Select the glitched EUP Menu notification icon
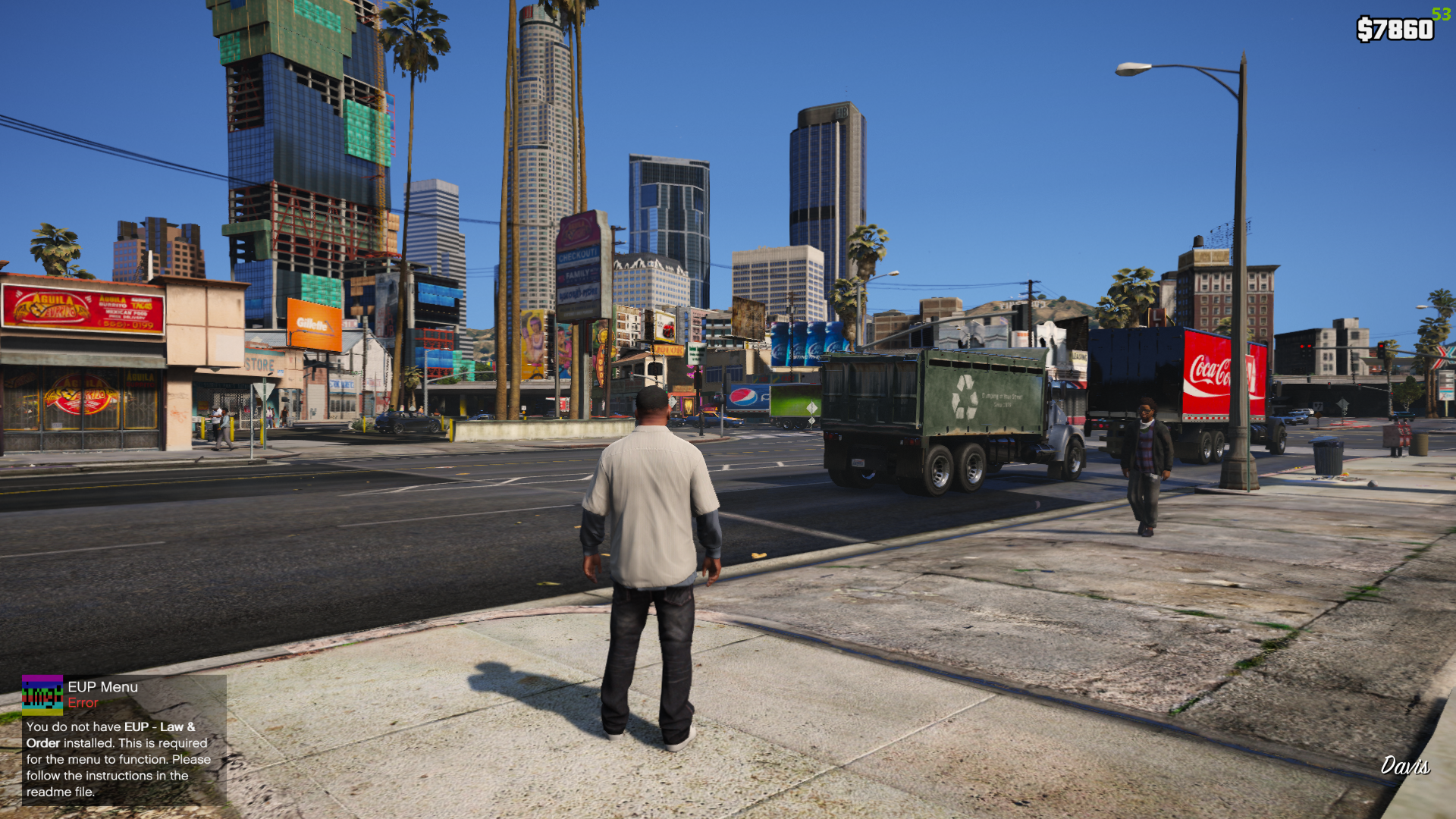Screen dimensions: 1456x819 pyautogui.click(x=42, y=695)
